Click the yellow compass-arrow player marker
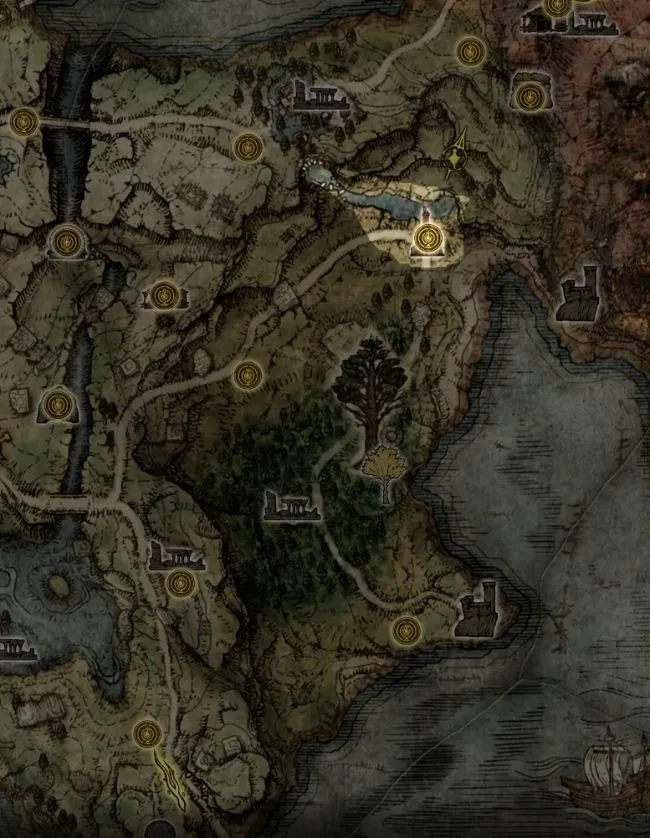650x838 pixels. coord(458,155)
